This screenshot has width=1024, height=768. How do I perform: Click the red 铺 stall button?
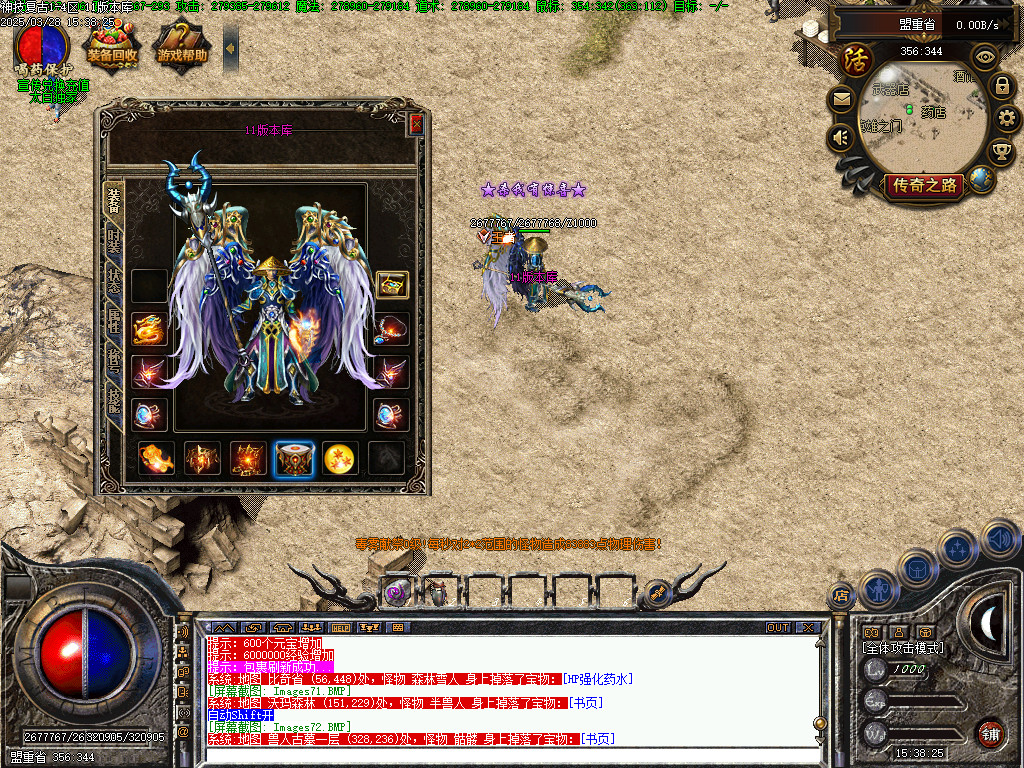(x=990, y=732)
